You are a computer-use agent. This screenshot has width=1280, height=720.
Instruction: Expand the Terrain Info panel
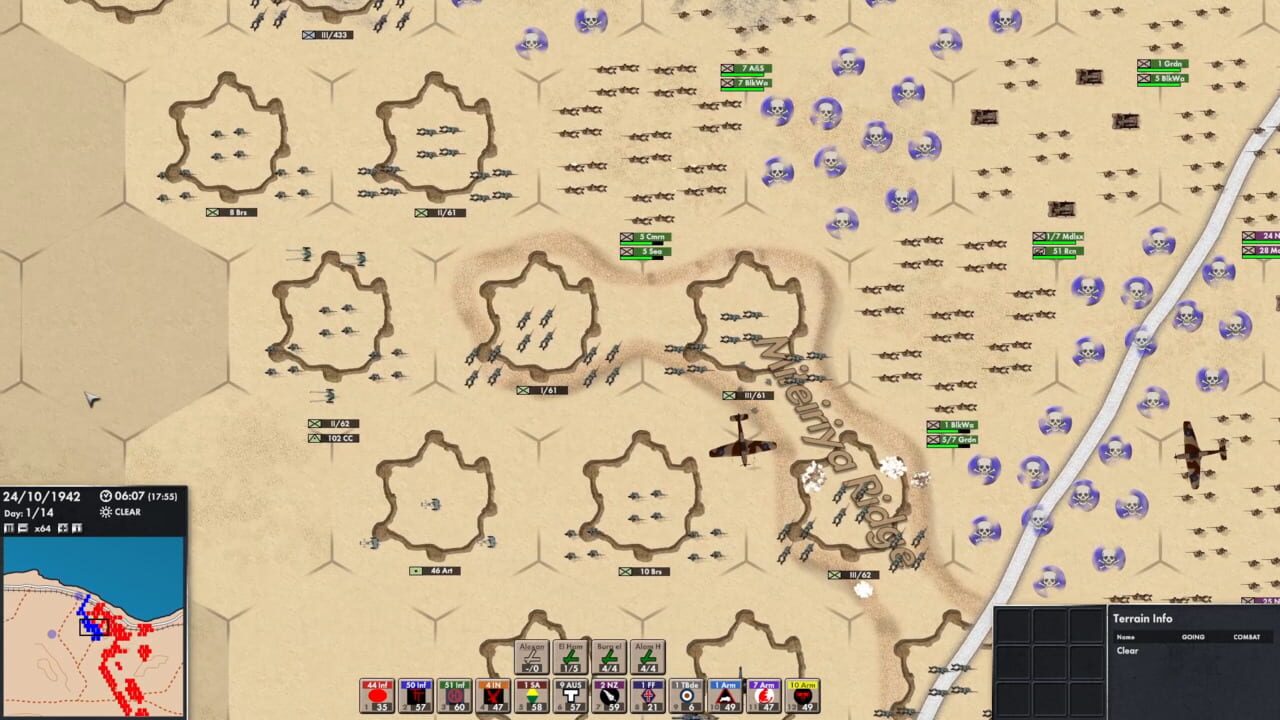pyautogui.click(x=1145, y=618)
